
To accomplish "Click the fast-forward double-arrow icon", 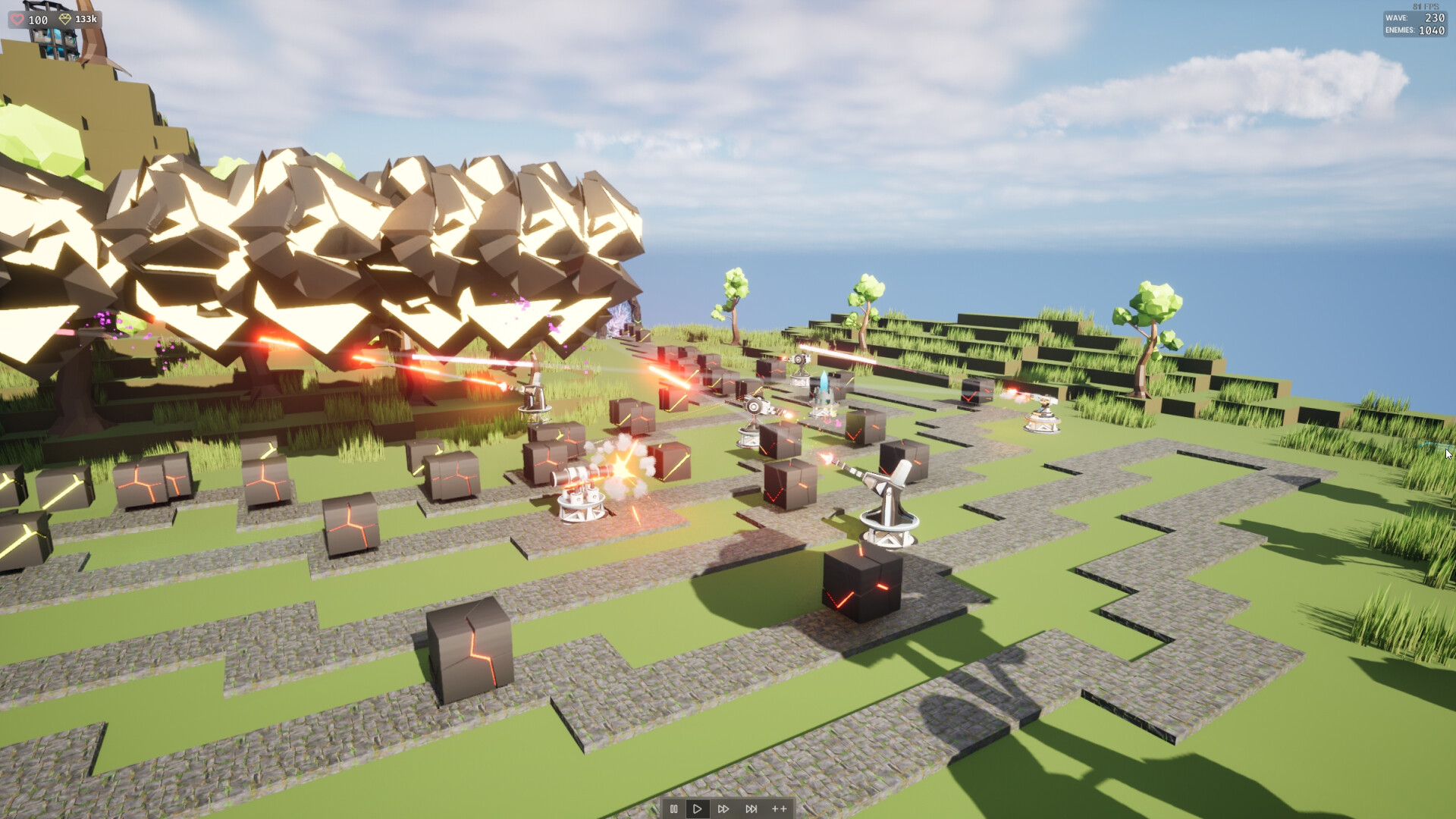I will [x=724, y=808].
